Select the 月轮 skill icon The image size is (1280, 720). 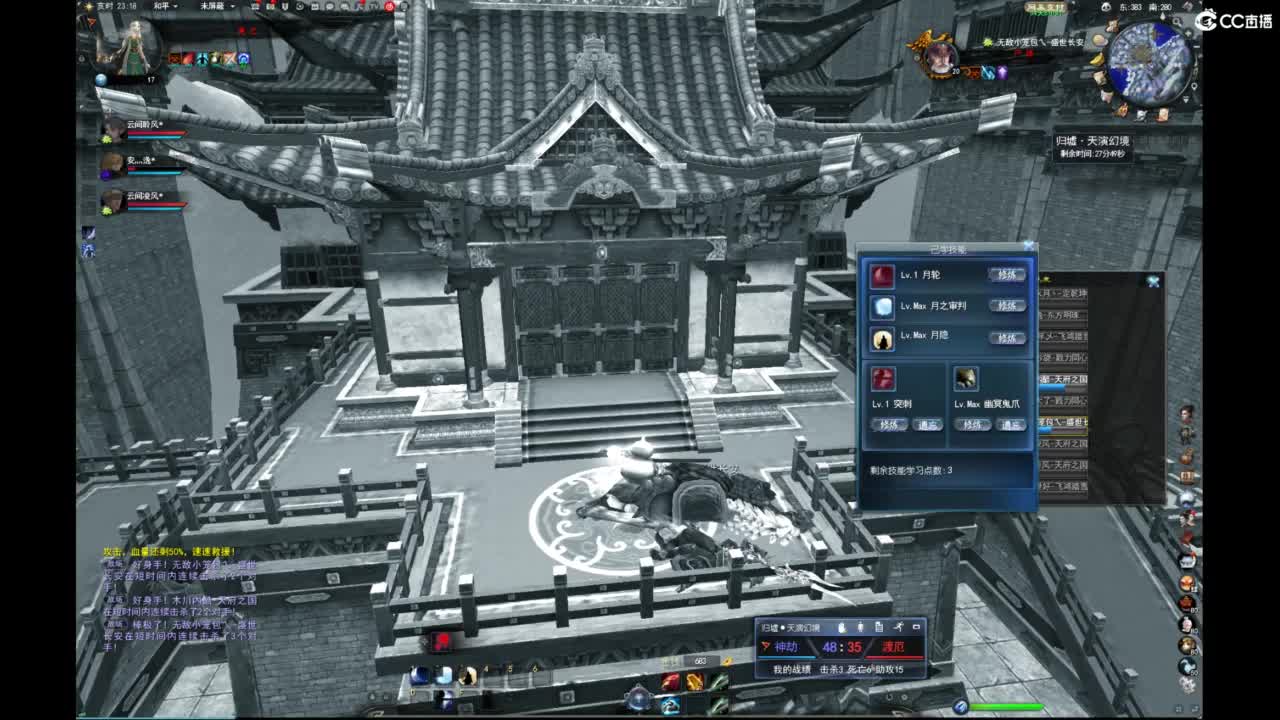(881, 277)
